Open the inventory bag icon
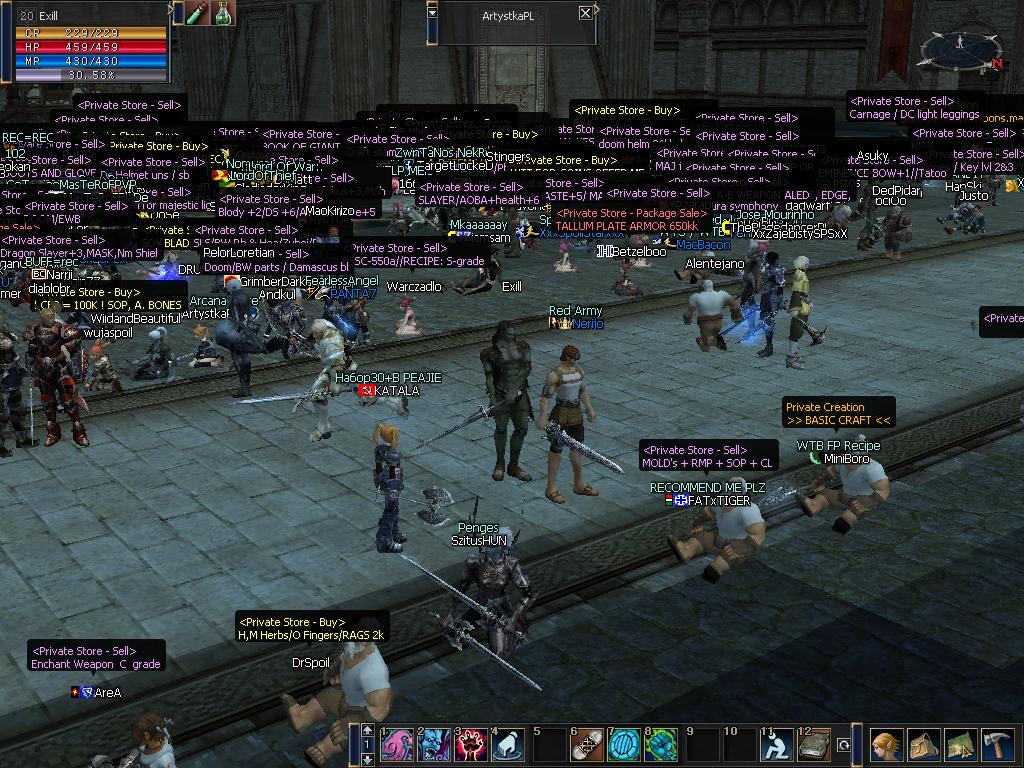The width and height of the screenshot is (1024, 768). tap(923, 746)
